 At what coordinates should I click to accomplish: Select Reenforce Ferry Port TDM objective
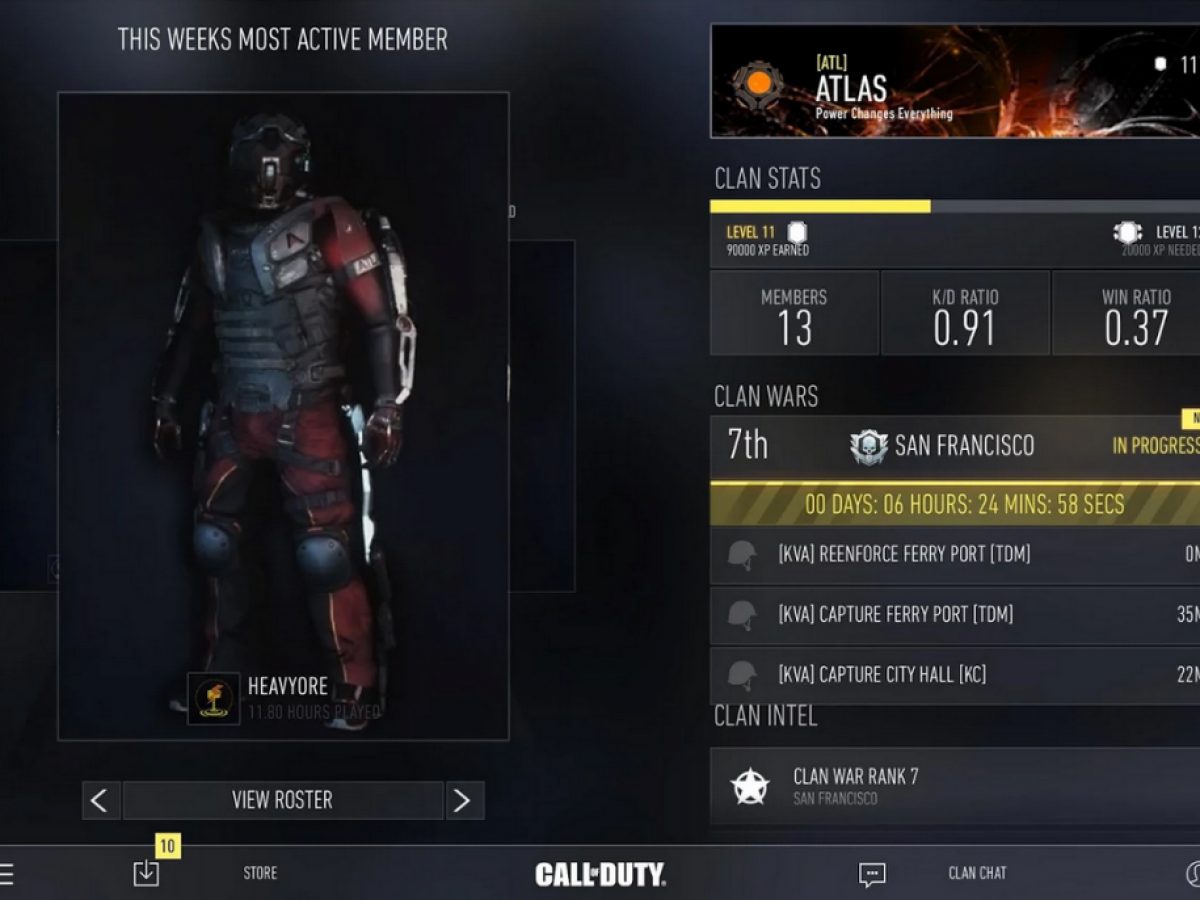point(955,555)
